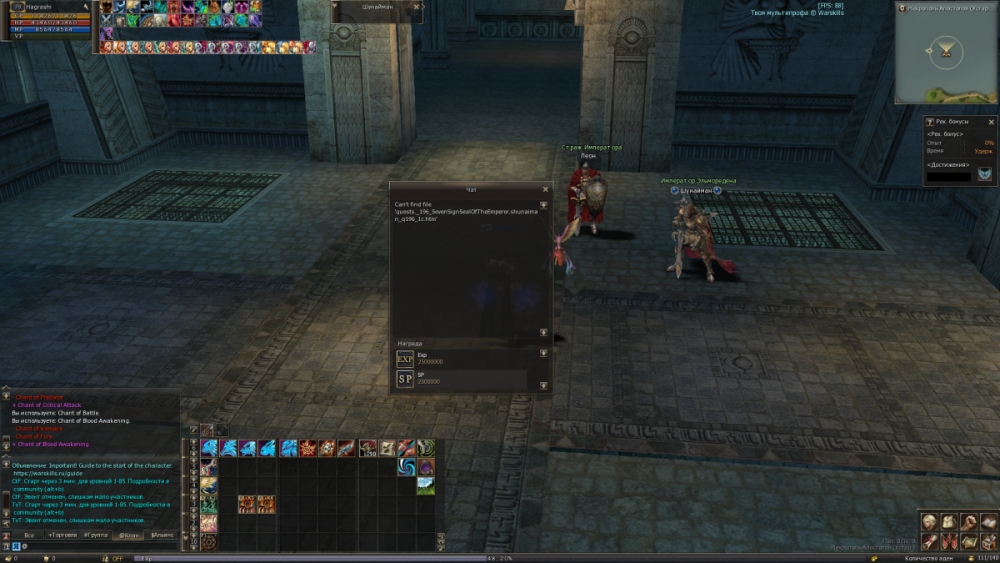This screenshot has height=563, width=1000.
Task: Close the Шунайман target window
Action: pyautogui.click(x=417, y=5)
